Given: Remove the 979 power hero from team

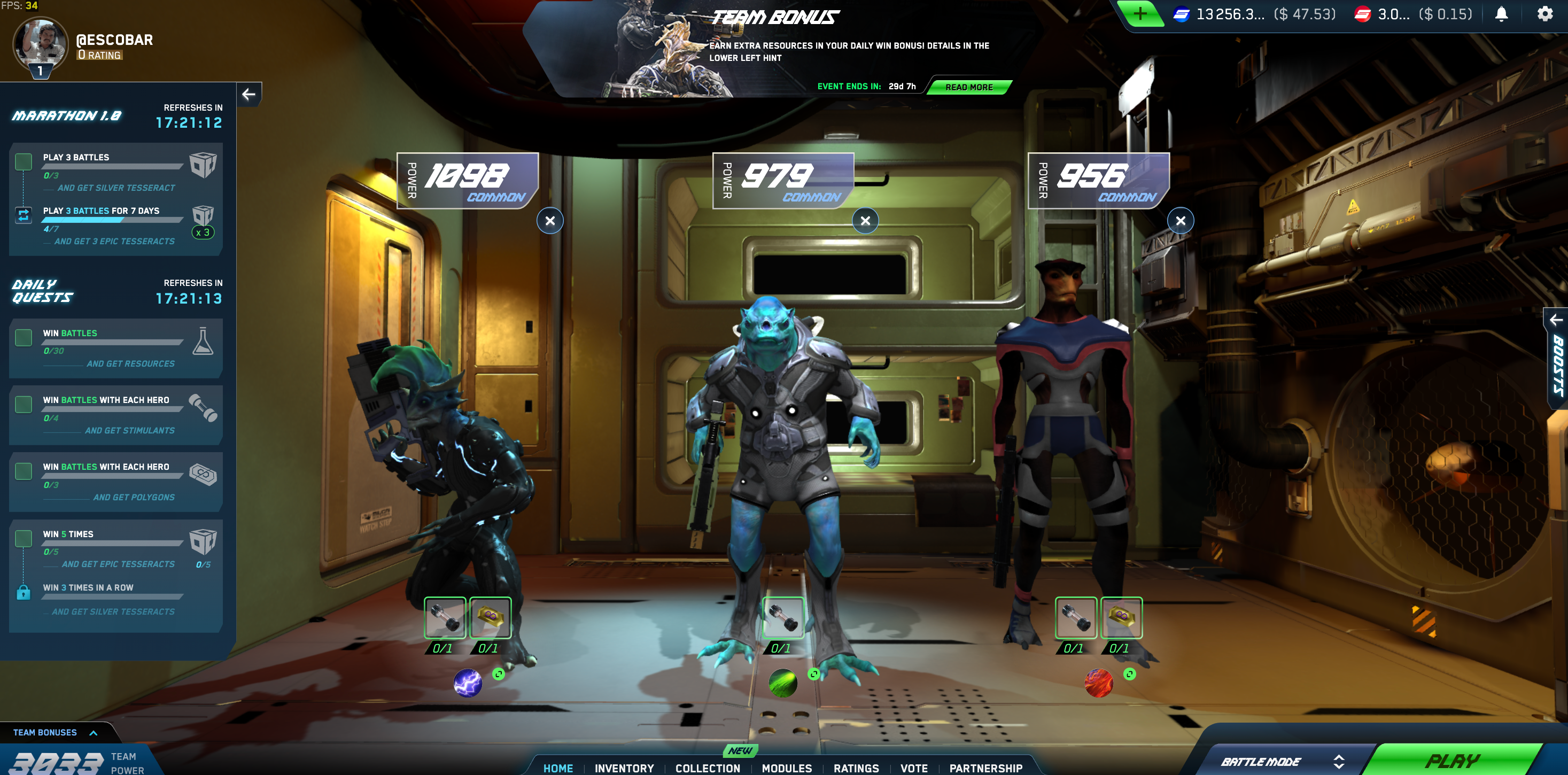Looking at the screenshot, I should point(865,220).
